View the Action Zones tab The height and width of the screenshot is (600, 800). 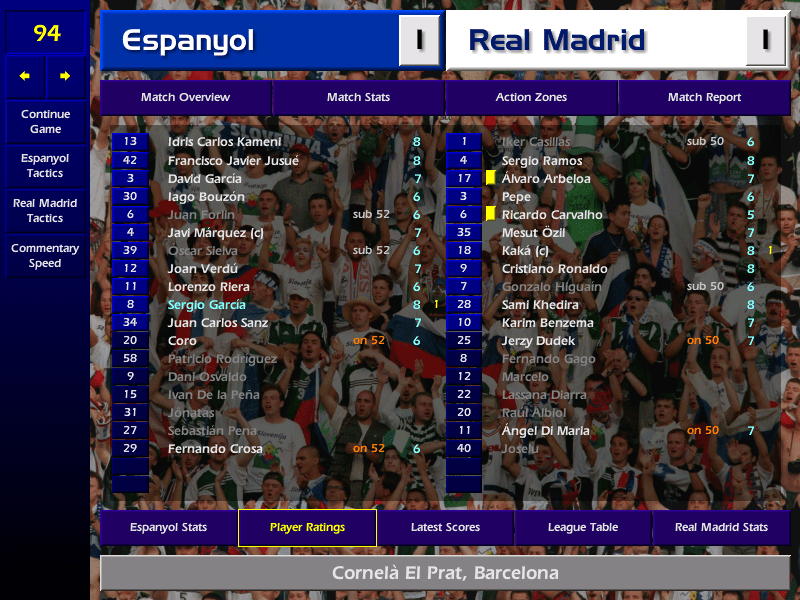coord(531,97)
